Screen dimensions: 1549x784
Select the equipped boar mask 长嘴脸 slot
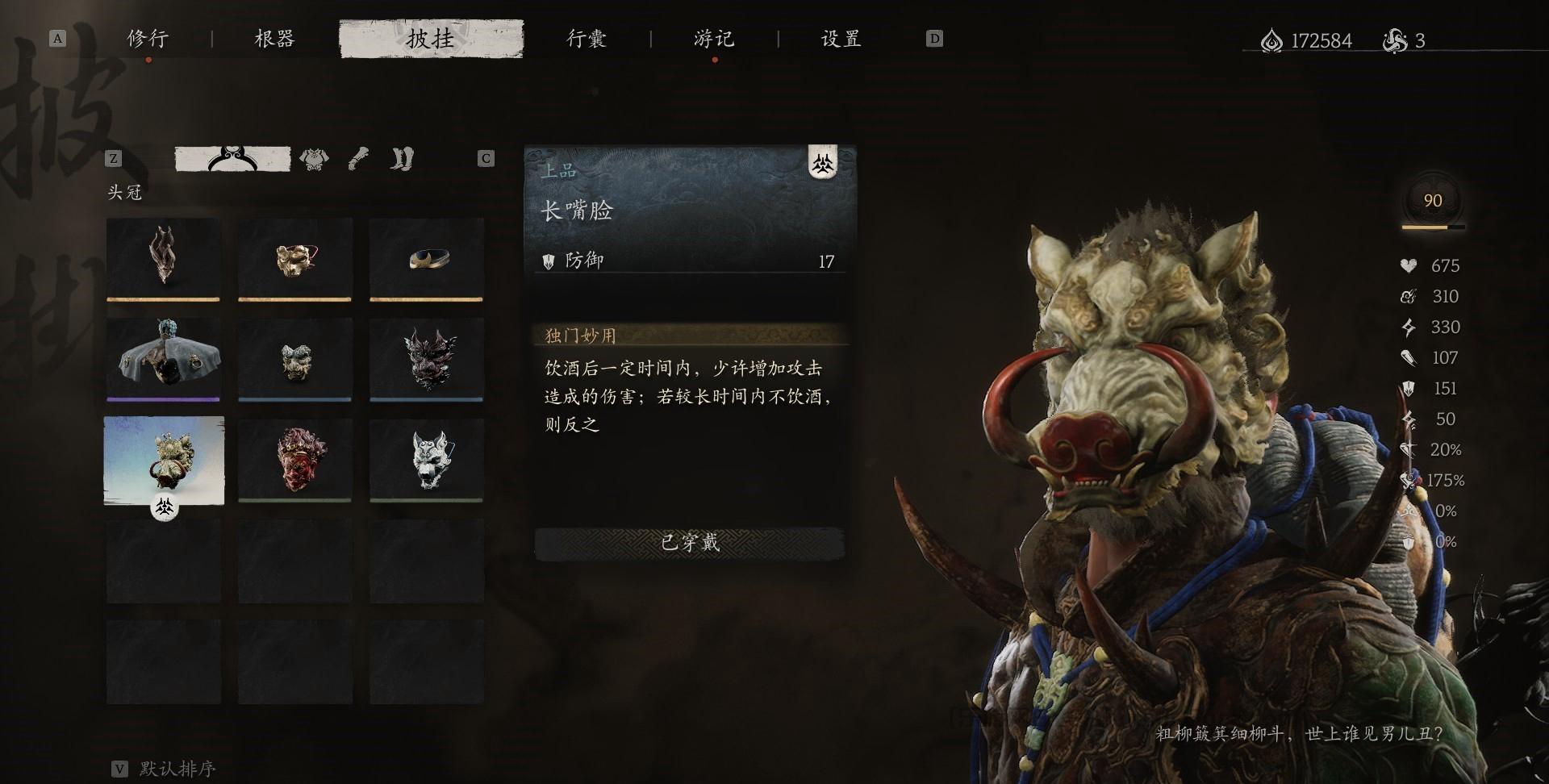[x=164, y=460]
